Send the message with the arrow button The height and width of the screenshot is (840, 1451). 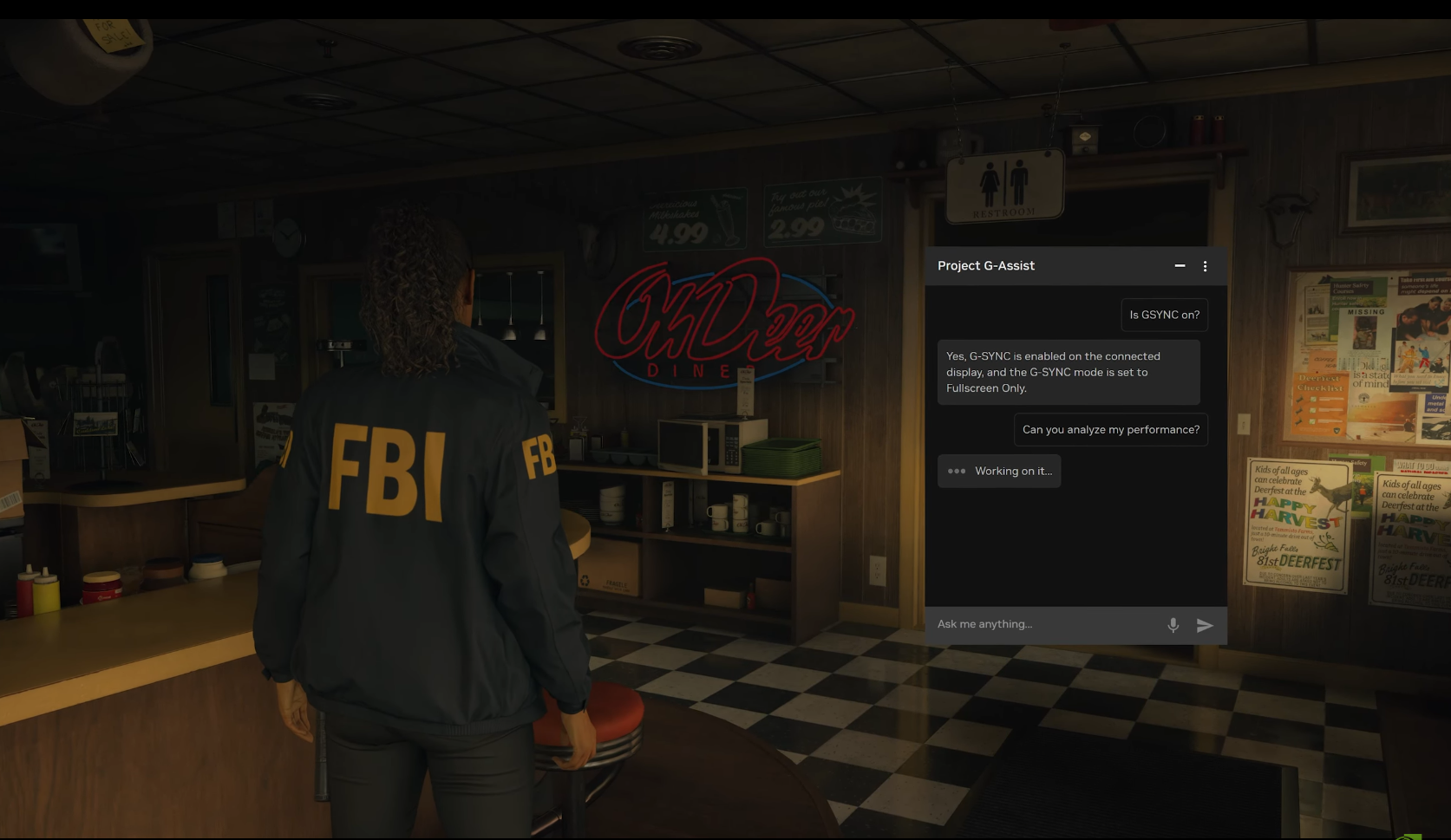click(1205, 625)
